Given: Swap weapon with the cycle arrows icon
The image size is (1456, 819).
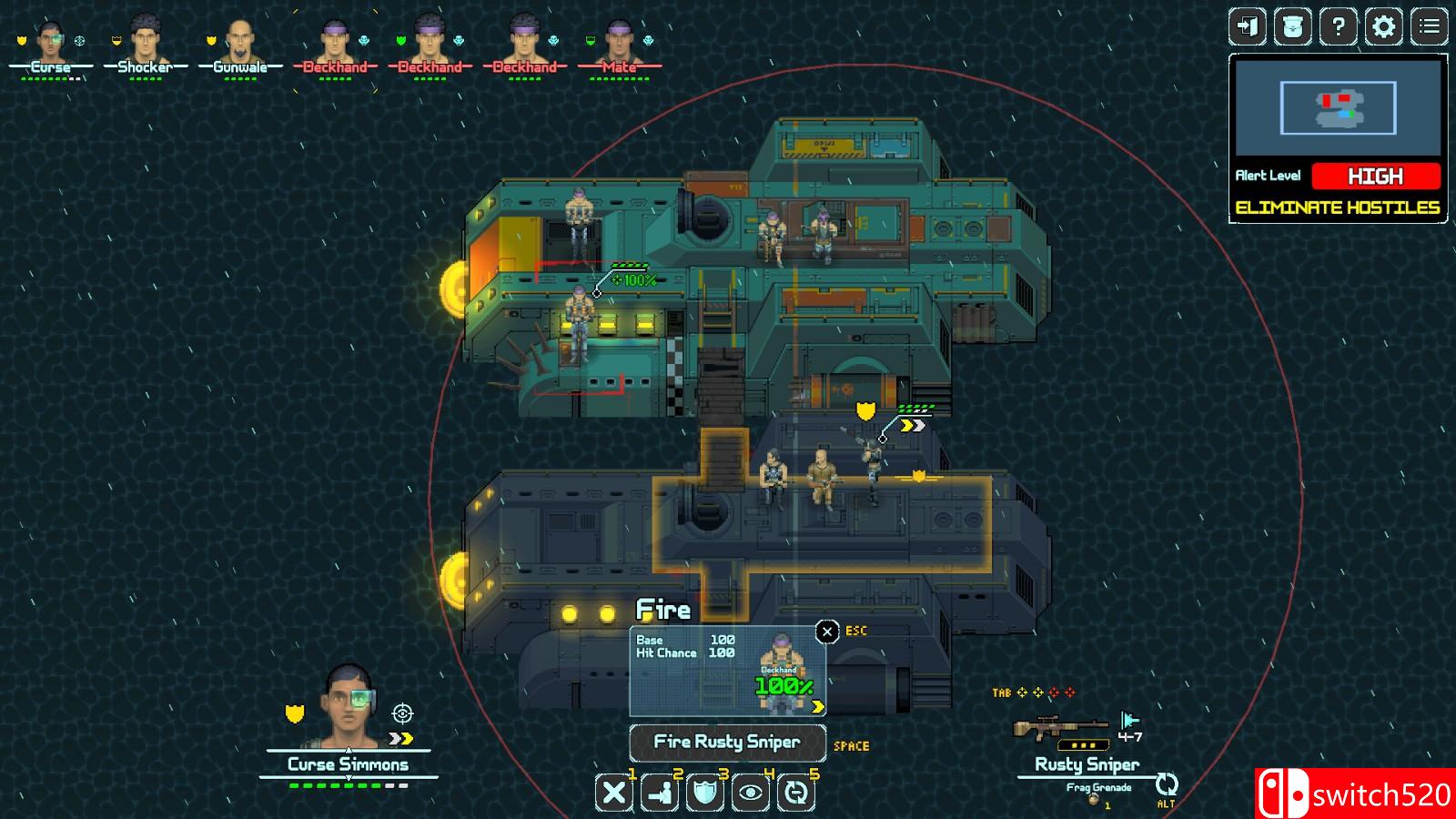Looking at the screenshot, I should pos(1167,784).
